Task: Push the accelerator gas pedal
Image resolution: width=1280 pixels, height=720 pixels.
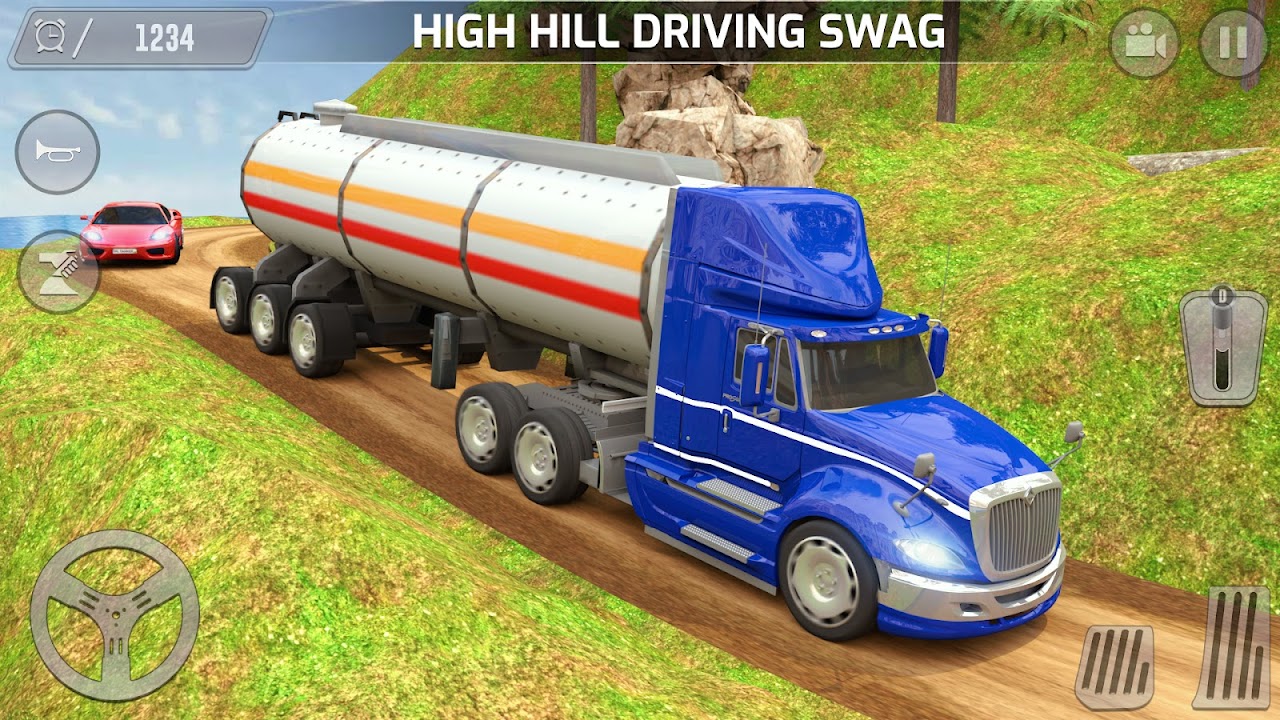Action: 1232,647
